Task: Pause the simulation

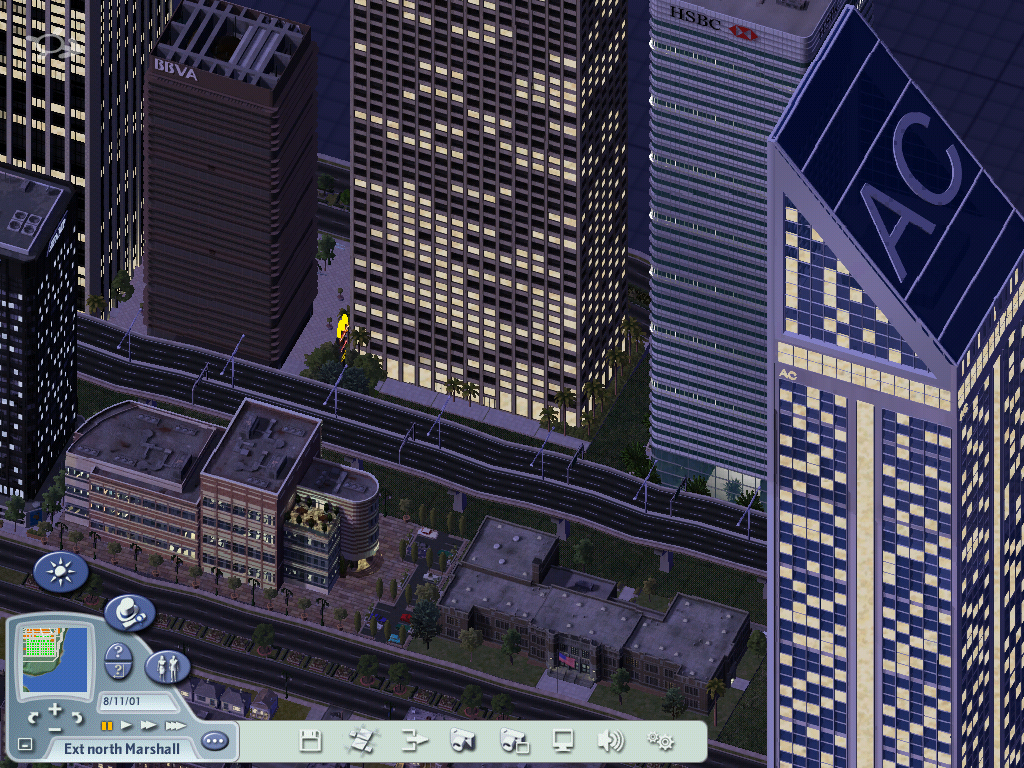Action: [106, 725]
